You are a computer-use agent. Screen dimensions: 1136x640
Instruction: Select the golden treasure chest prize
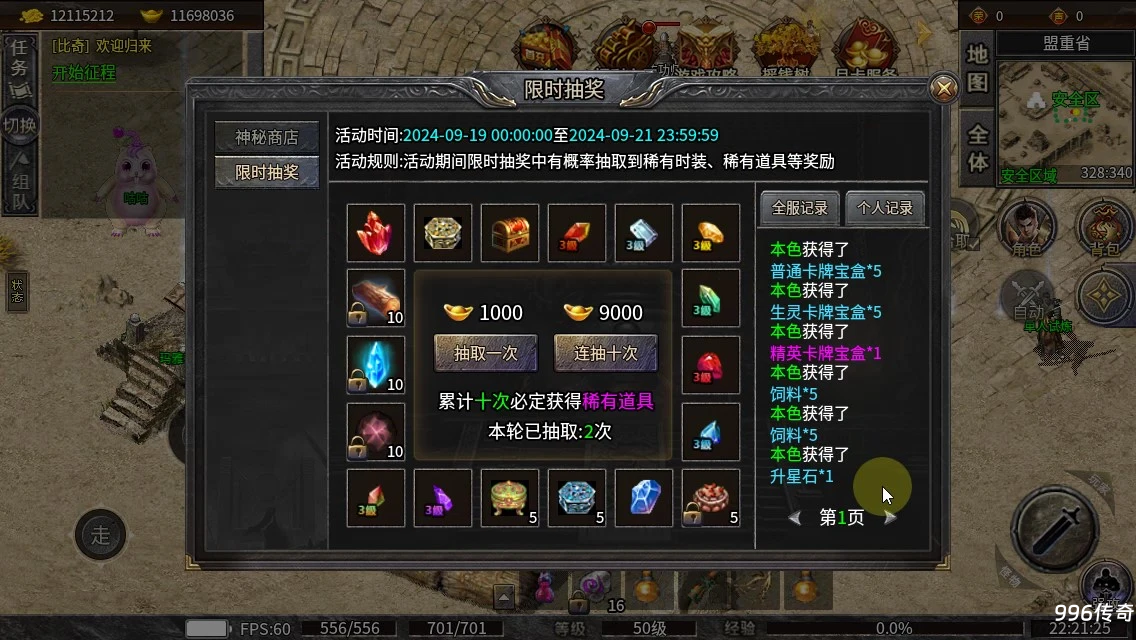coord(510,233)
